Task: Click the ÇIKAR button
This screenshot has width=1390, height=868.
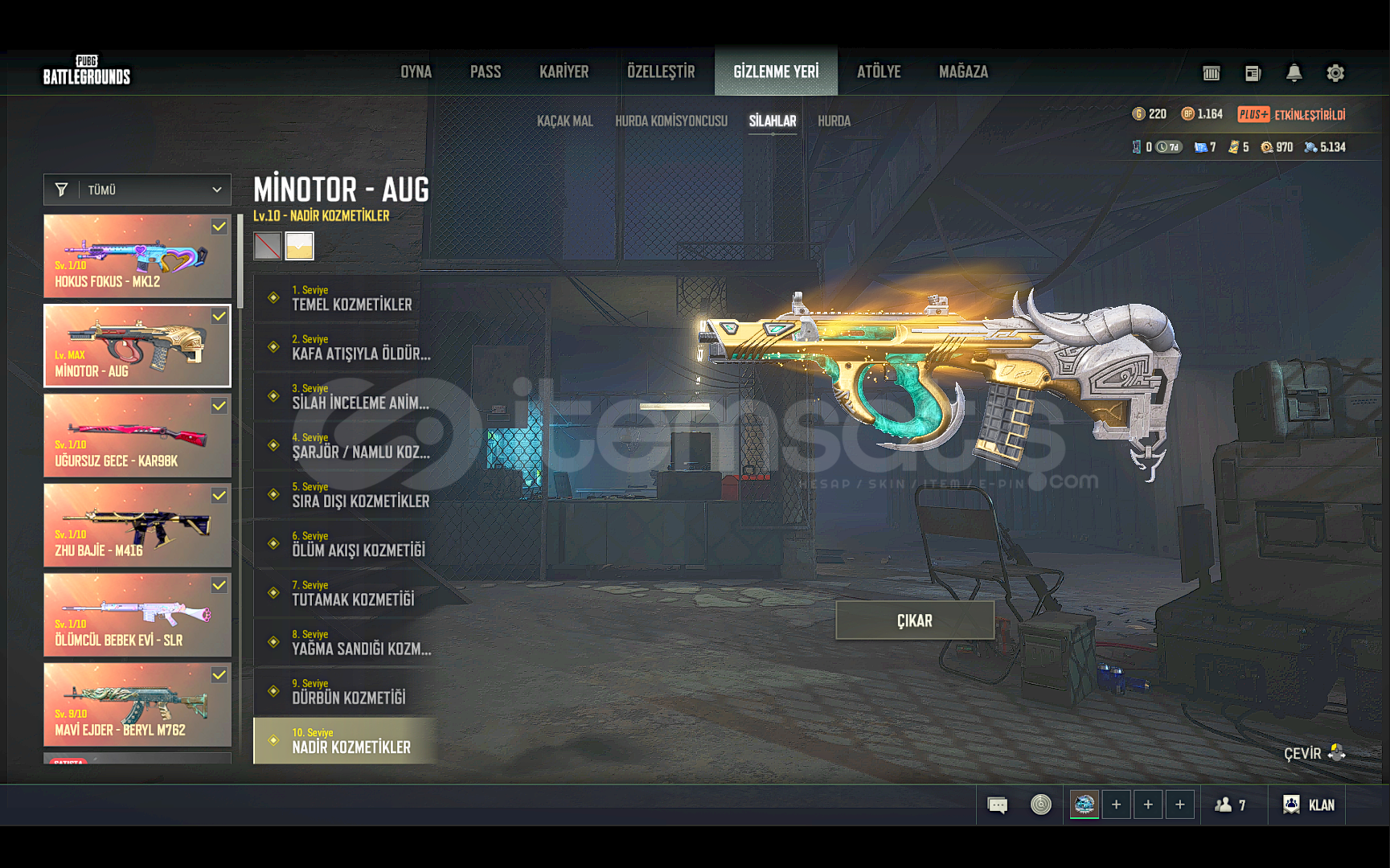Action: [915, 620]
